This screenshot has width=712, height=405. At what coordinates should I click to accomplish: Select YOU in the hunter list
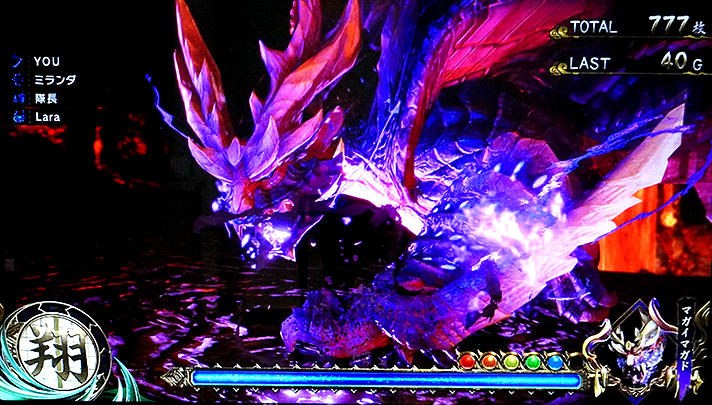(x=46, y=62)
